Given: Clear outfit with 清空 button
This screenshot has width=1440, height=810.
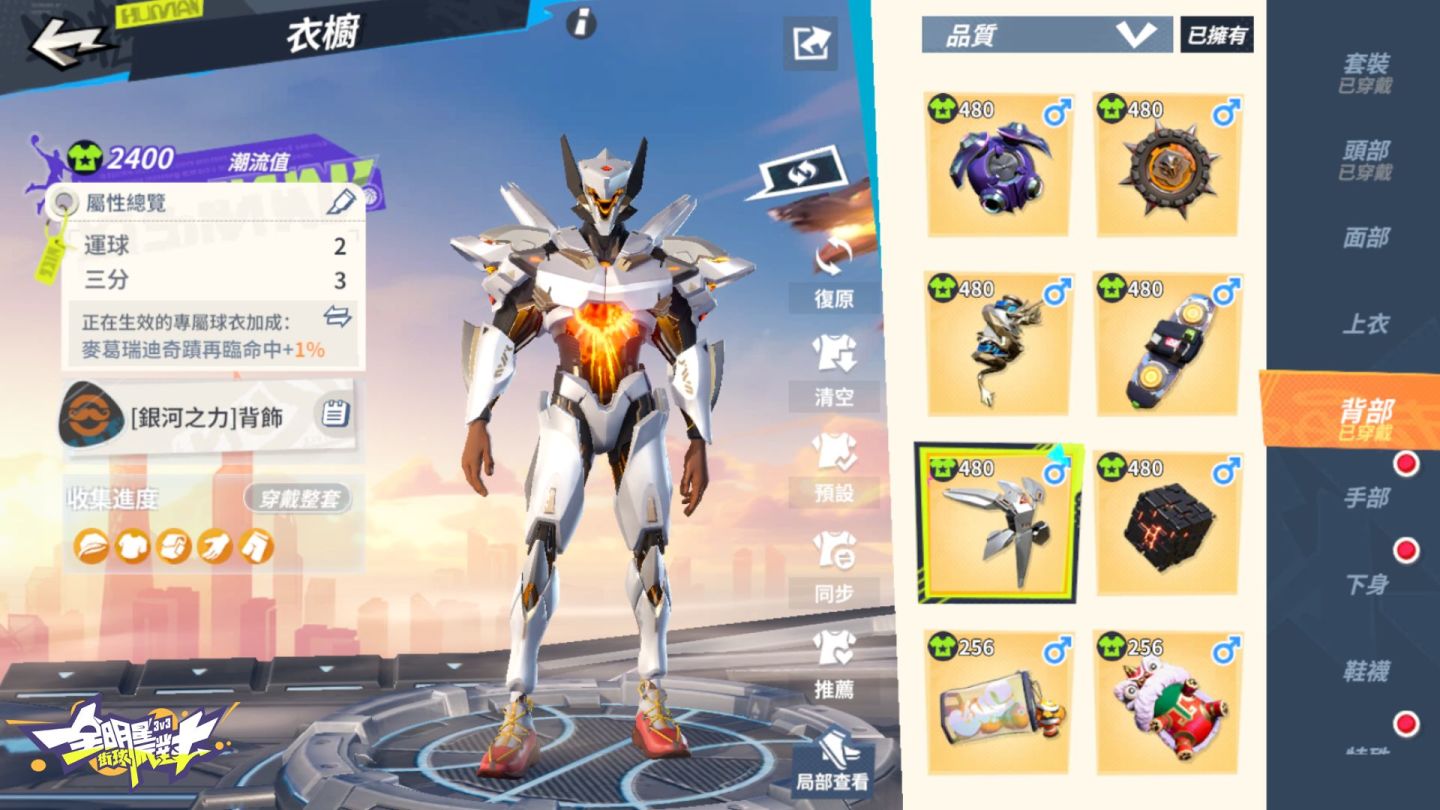Looking at the screenshot, I should click(832, 372).
